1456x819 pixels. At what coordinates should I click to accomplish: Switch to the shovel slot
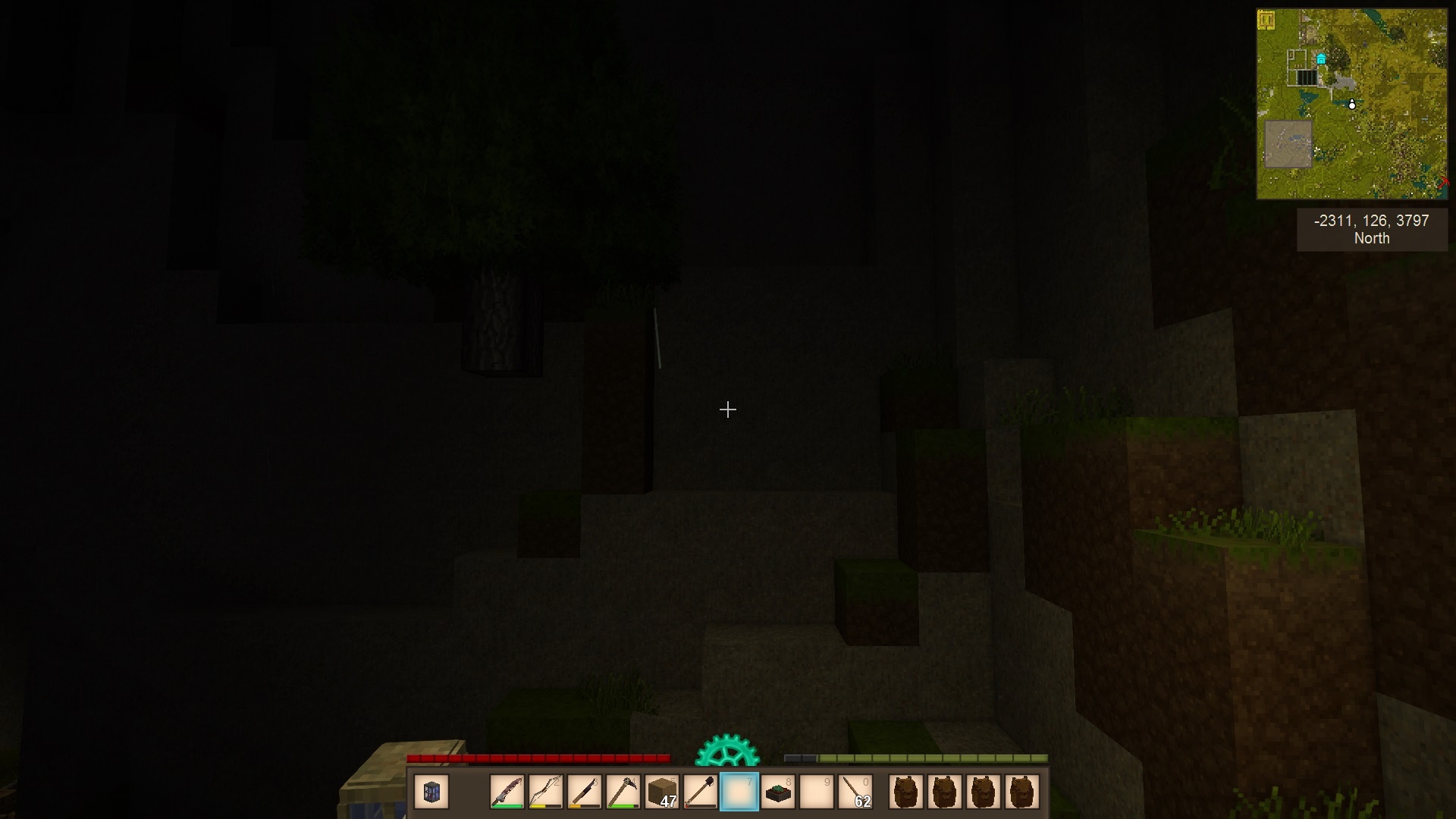coord(701,792)
